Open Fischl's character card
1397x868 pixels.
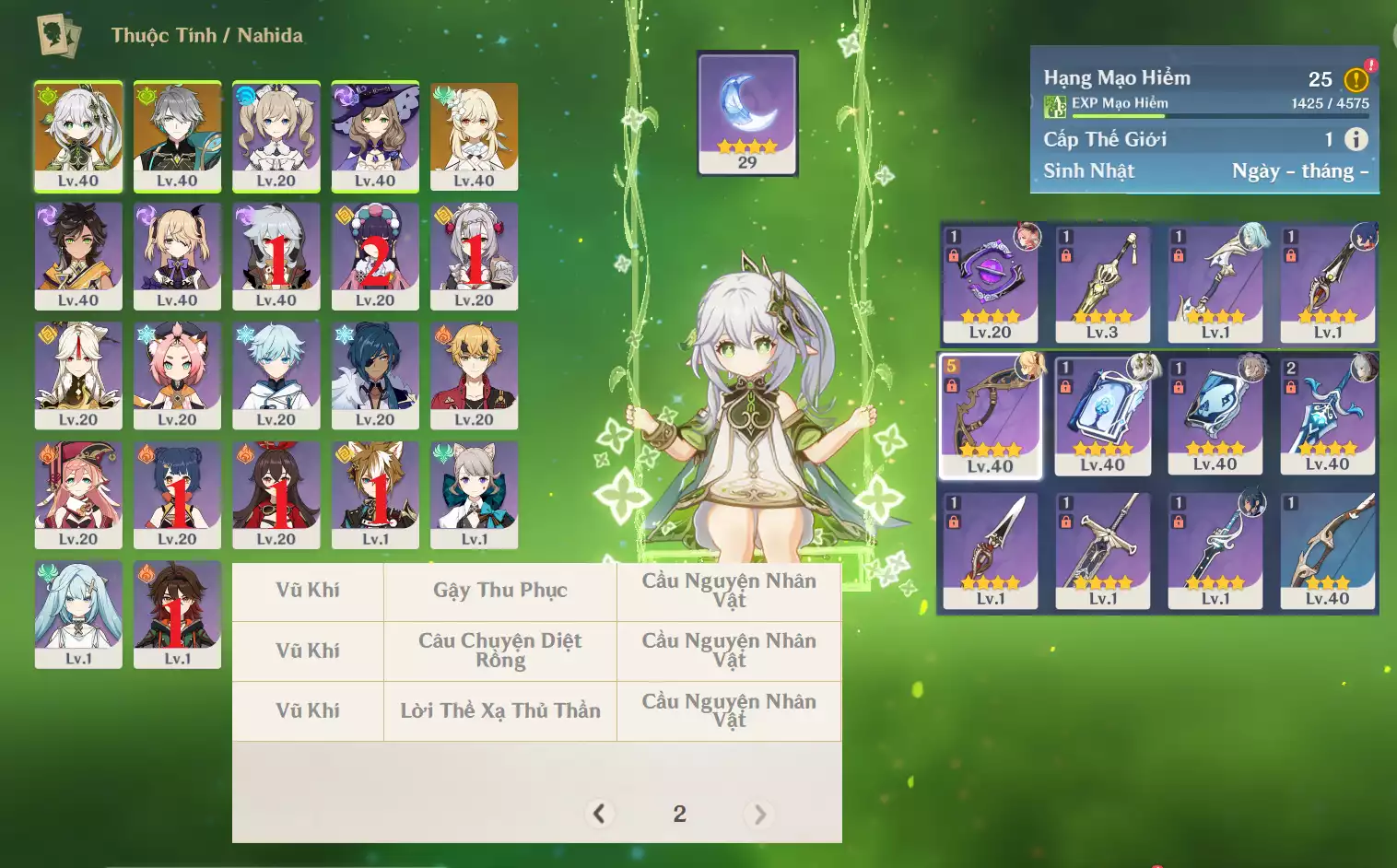pos(177,255)
